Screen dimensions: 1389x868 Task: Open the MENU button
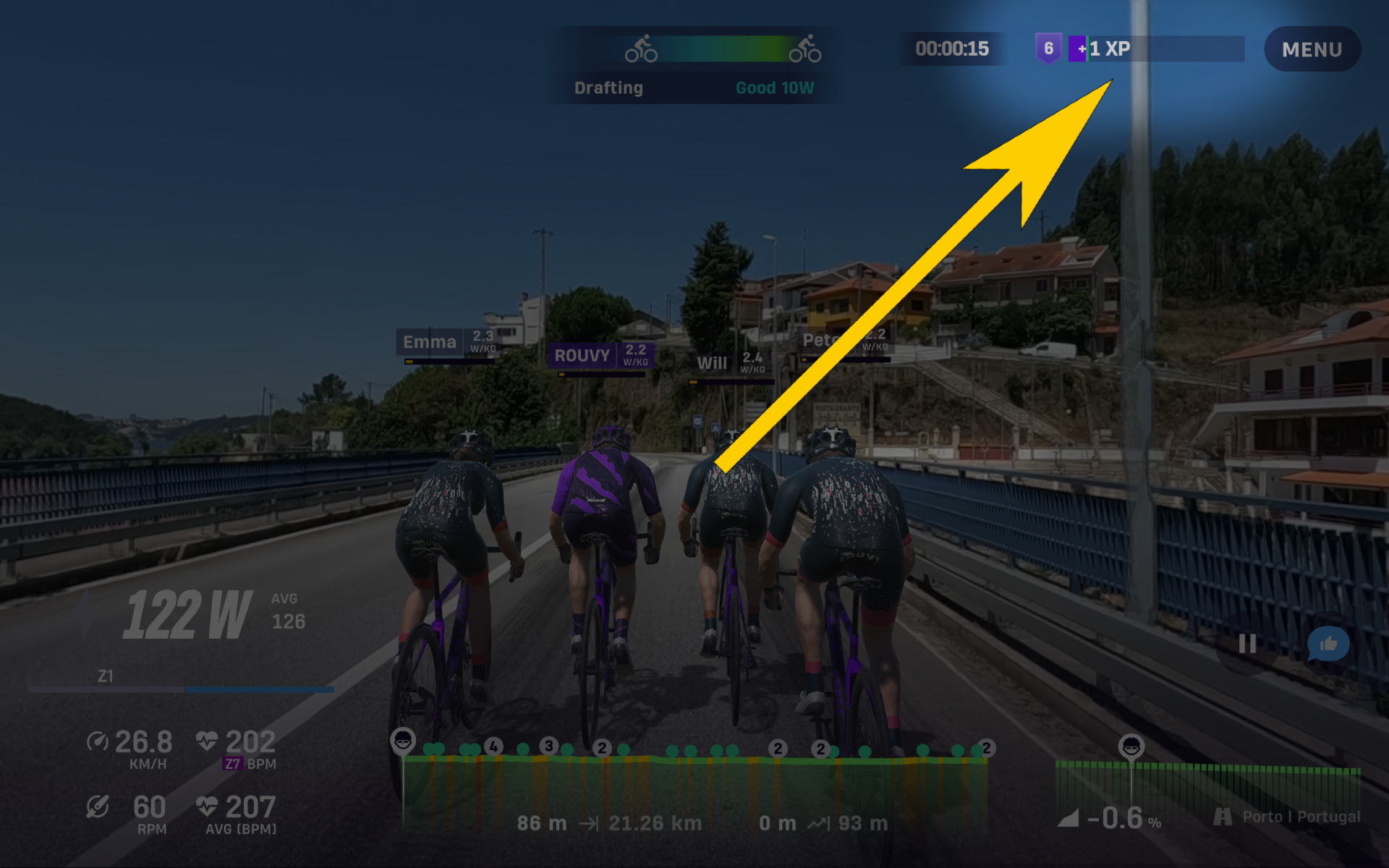[x=1312, y=49]
